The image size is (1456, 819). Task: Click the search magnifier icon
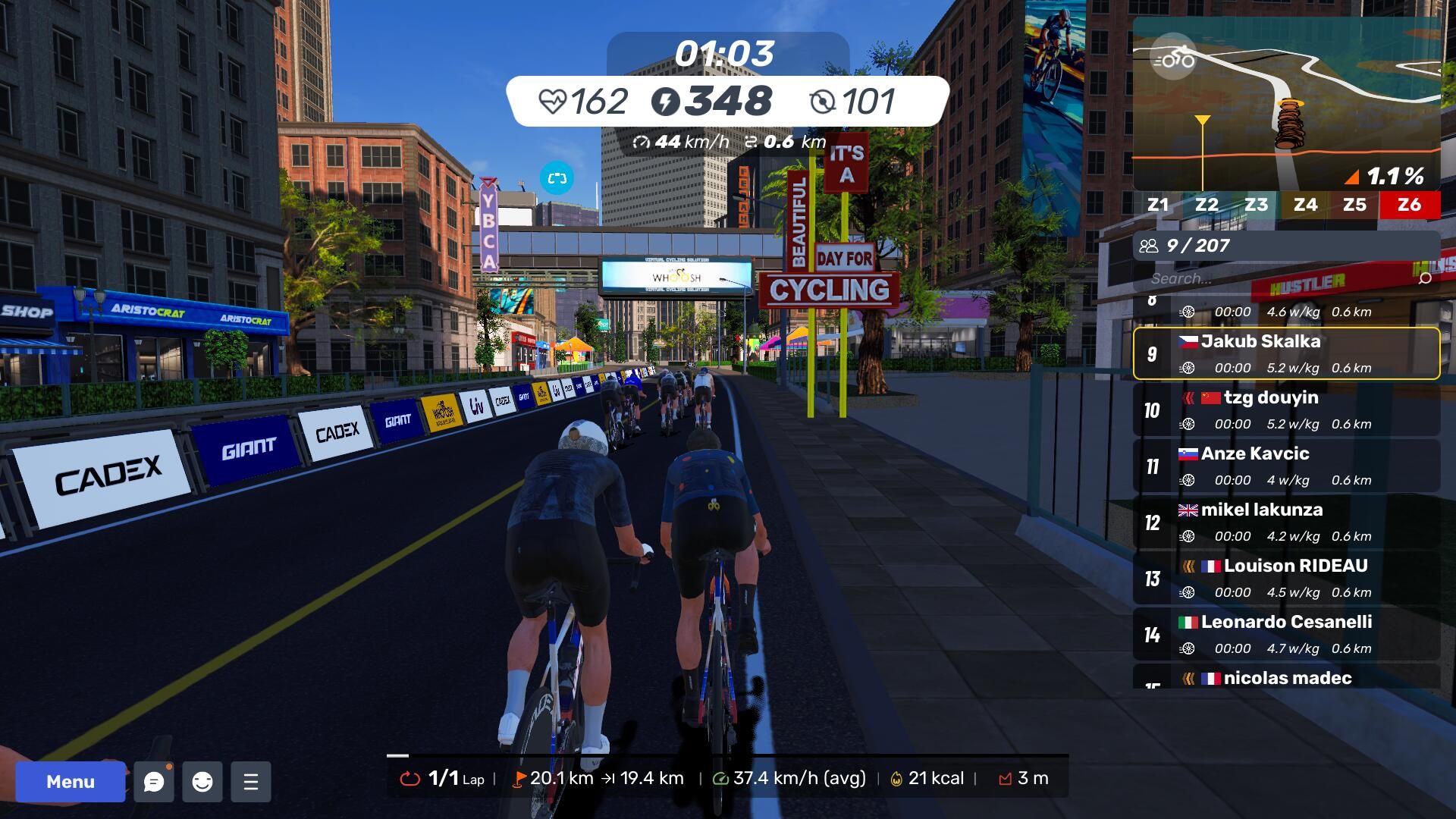point(1425,278)
